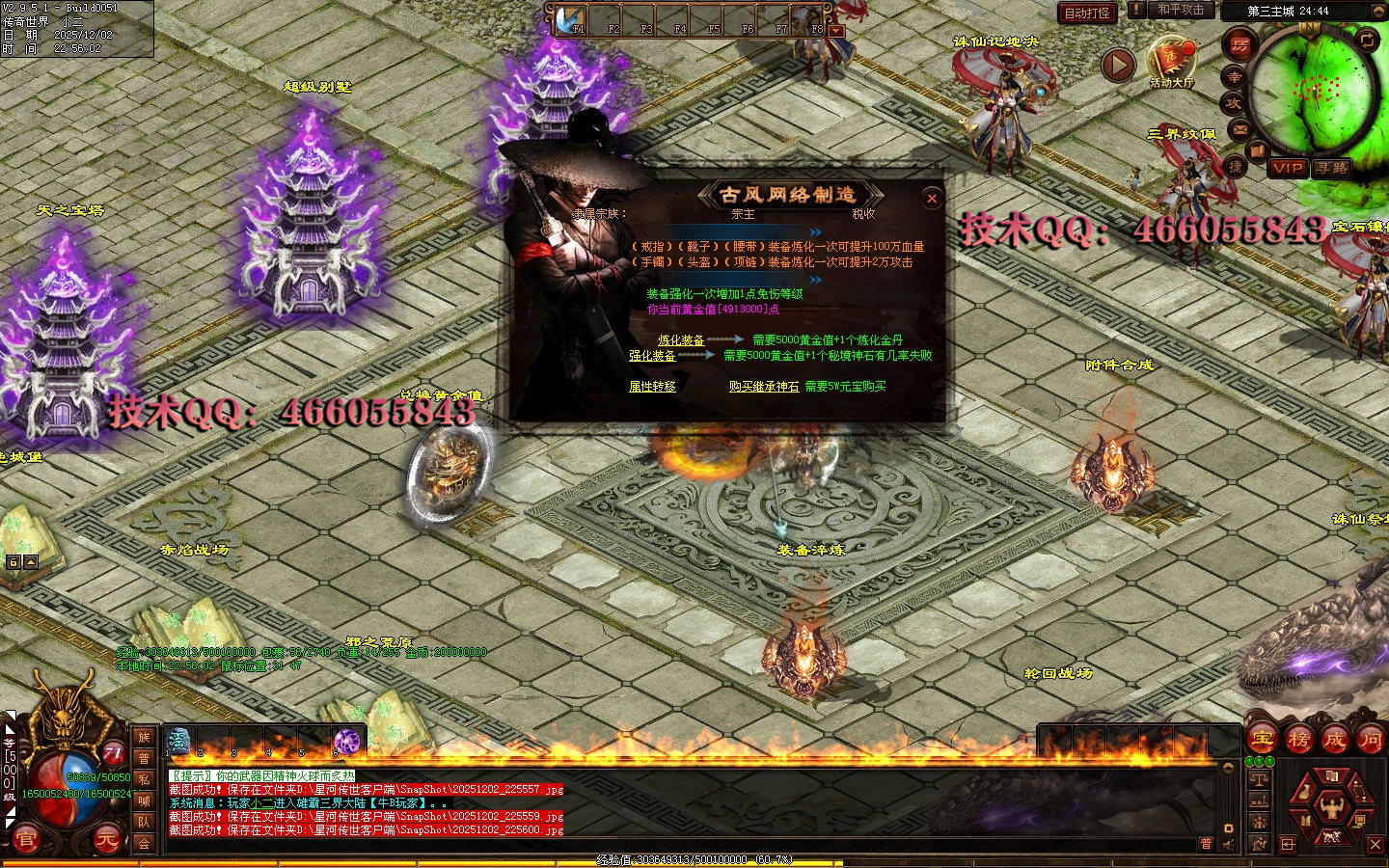This screenshot has height=868, width=1389.
Task: Toggle the chat sound speaker icon
Action: (x=1230, y=845)
